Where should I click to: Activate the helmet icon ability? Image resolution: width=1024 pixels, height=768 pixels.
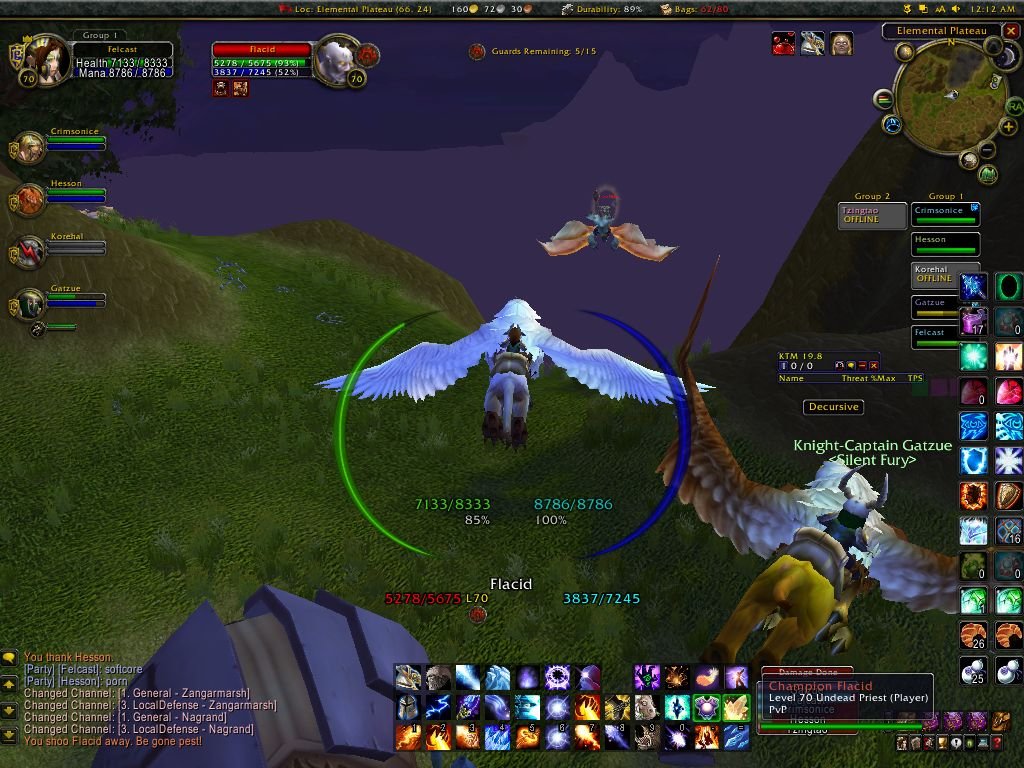point(407,707)
